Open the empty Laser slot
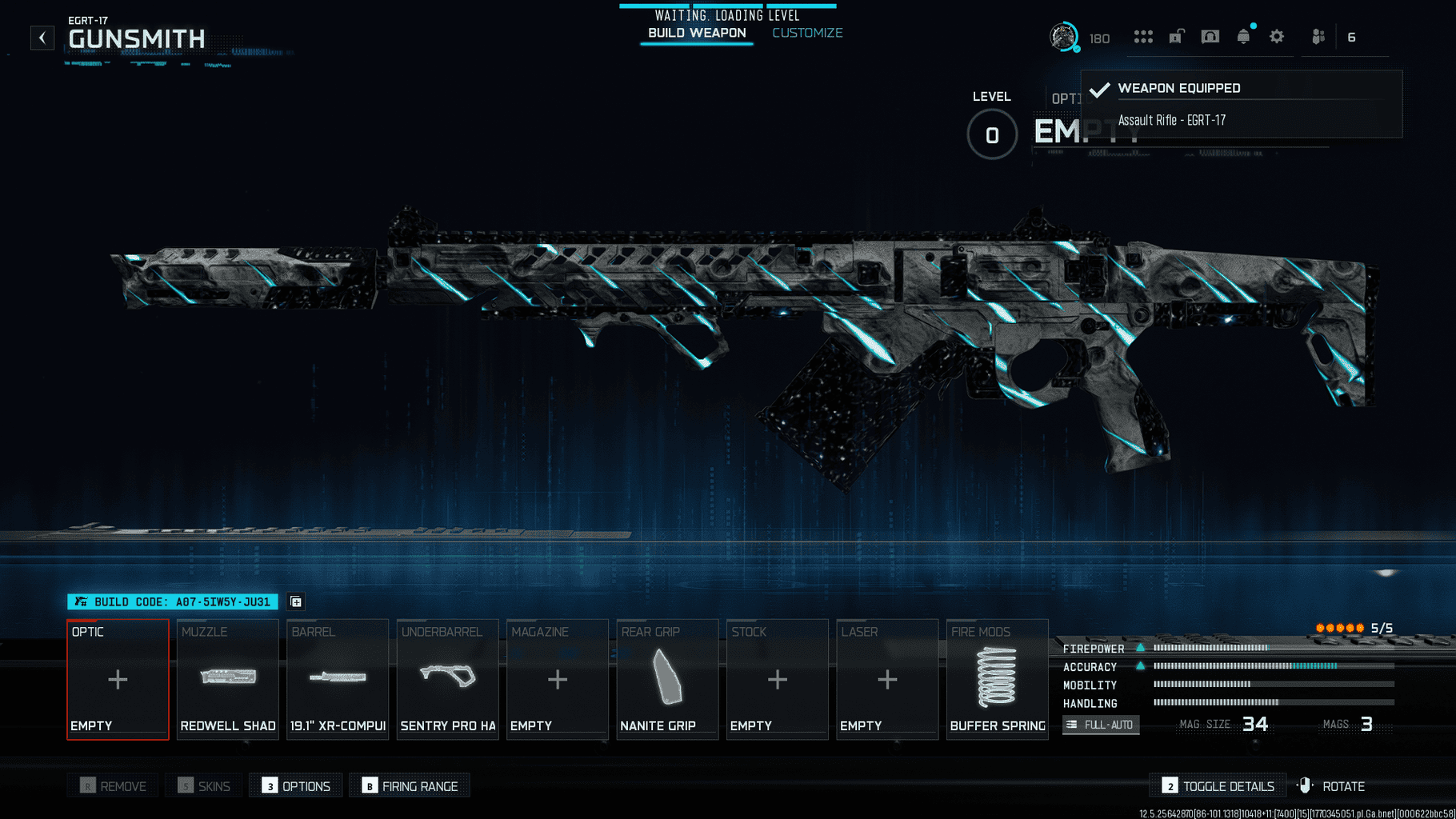 (887, 679)
